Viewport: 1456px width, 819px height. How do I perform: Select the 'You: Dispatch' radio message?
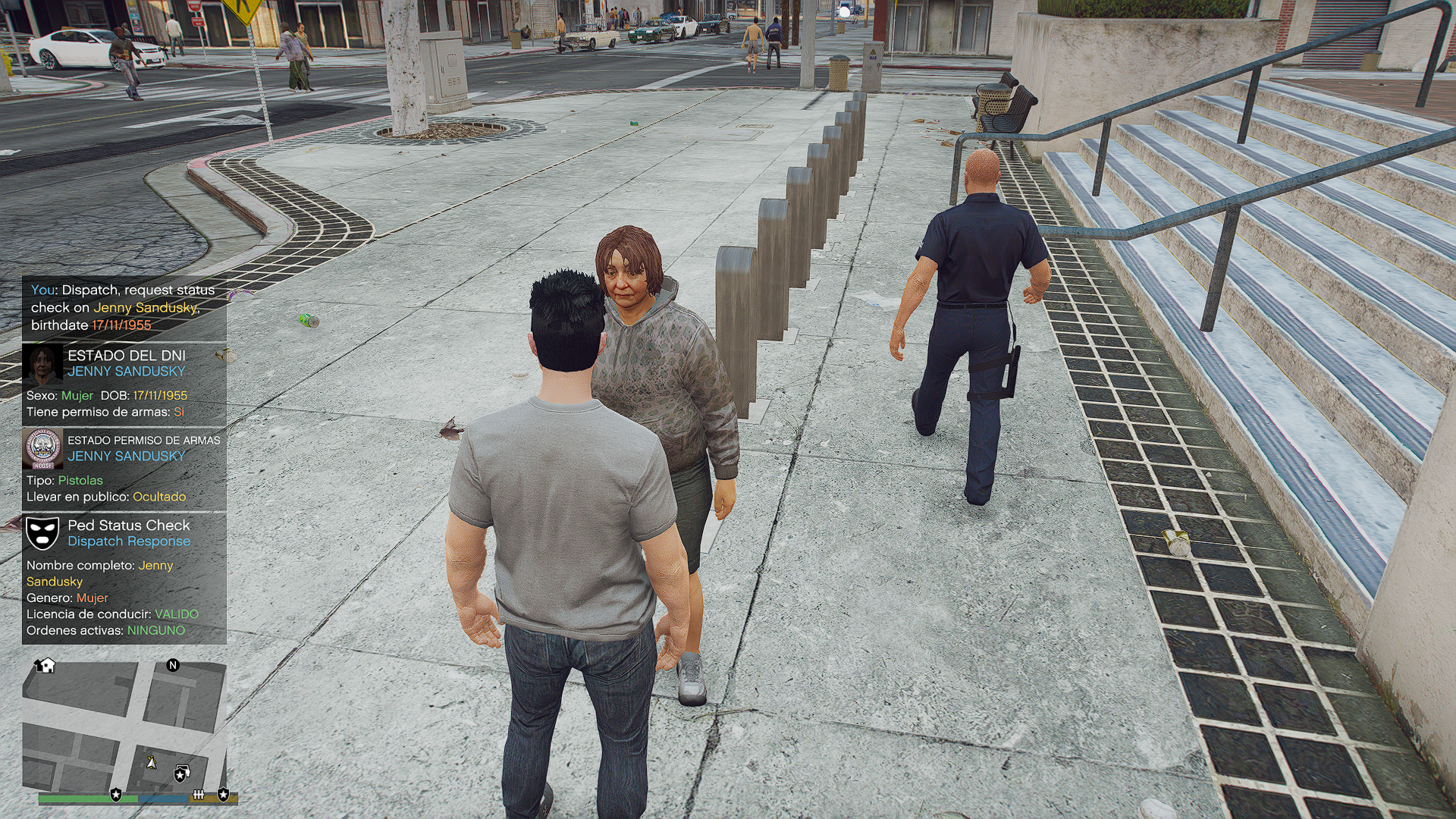124,307
